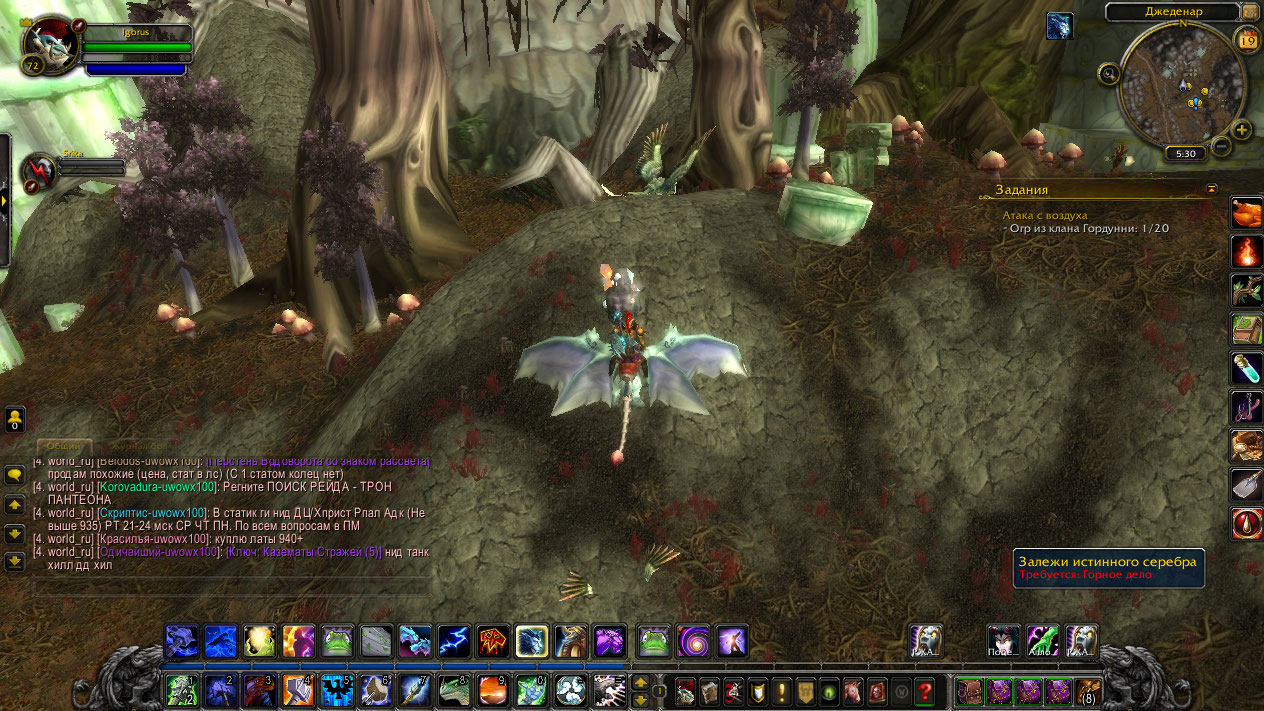Activate the red totem-face ability

pyautogui.click(x=493, y=640)
